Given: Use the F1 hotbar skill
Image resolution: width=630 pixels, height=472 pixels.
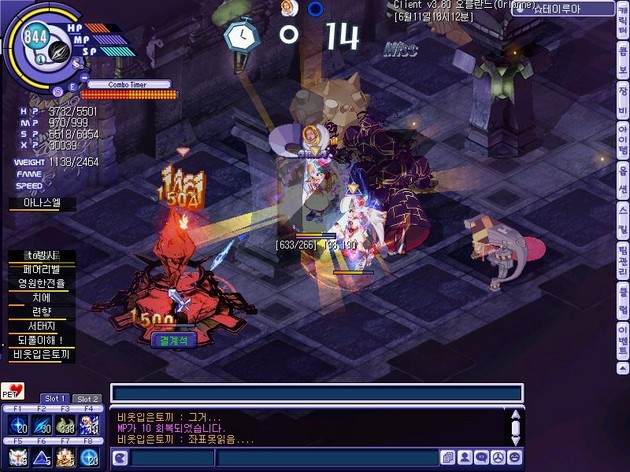Looking at the screenshot, I should (x=17, y=426).
